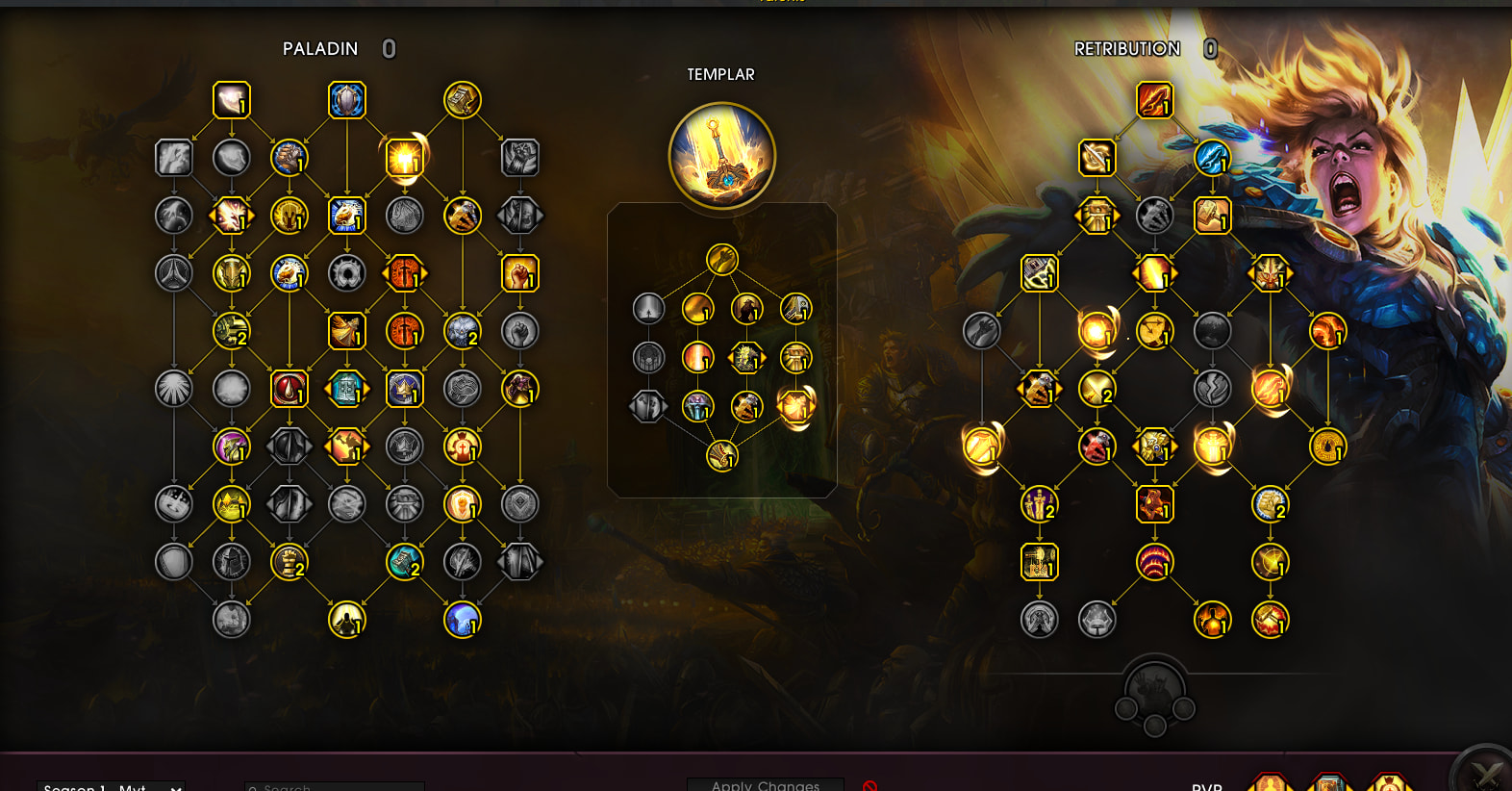
Task: Choose the bottom node of the Templar tree
Action: [722, 455]
